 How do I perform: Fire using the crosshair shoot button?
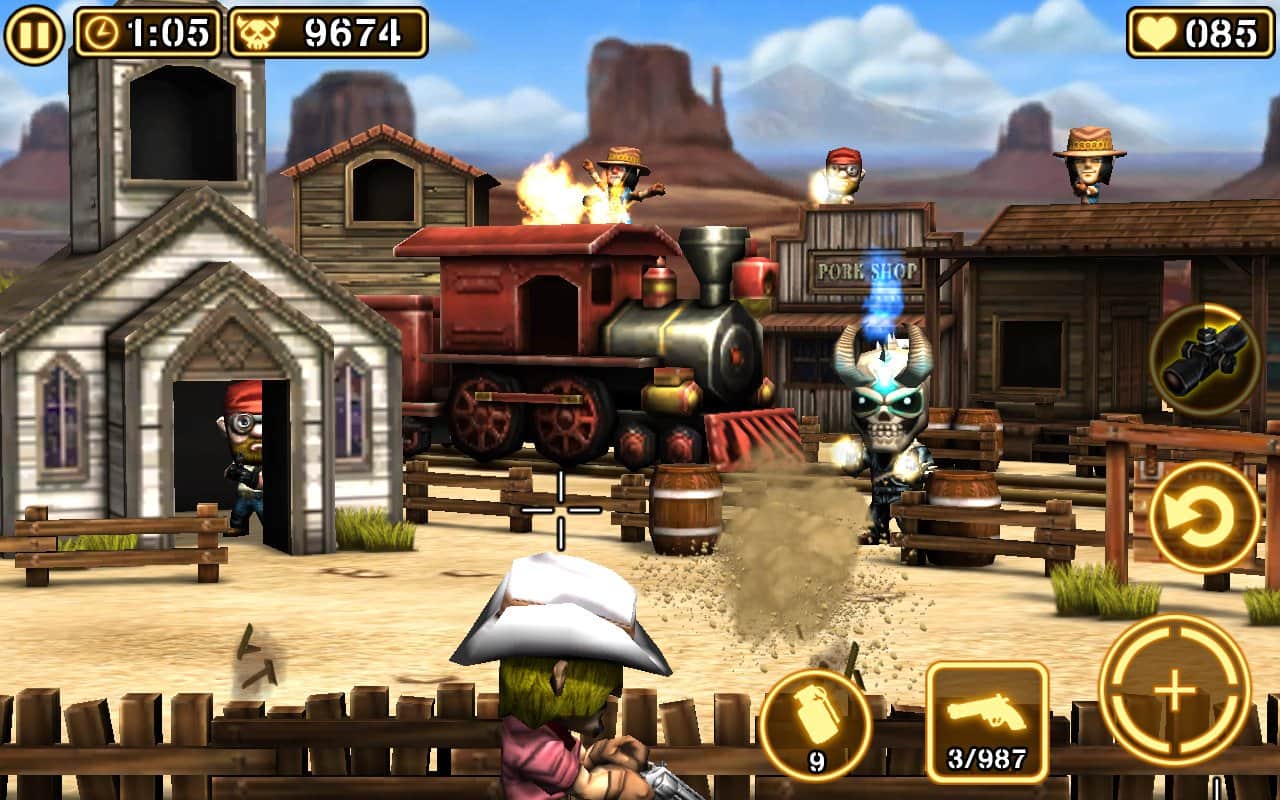(1174, 689)
